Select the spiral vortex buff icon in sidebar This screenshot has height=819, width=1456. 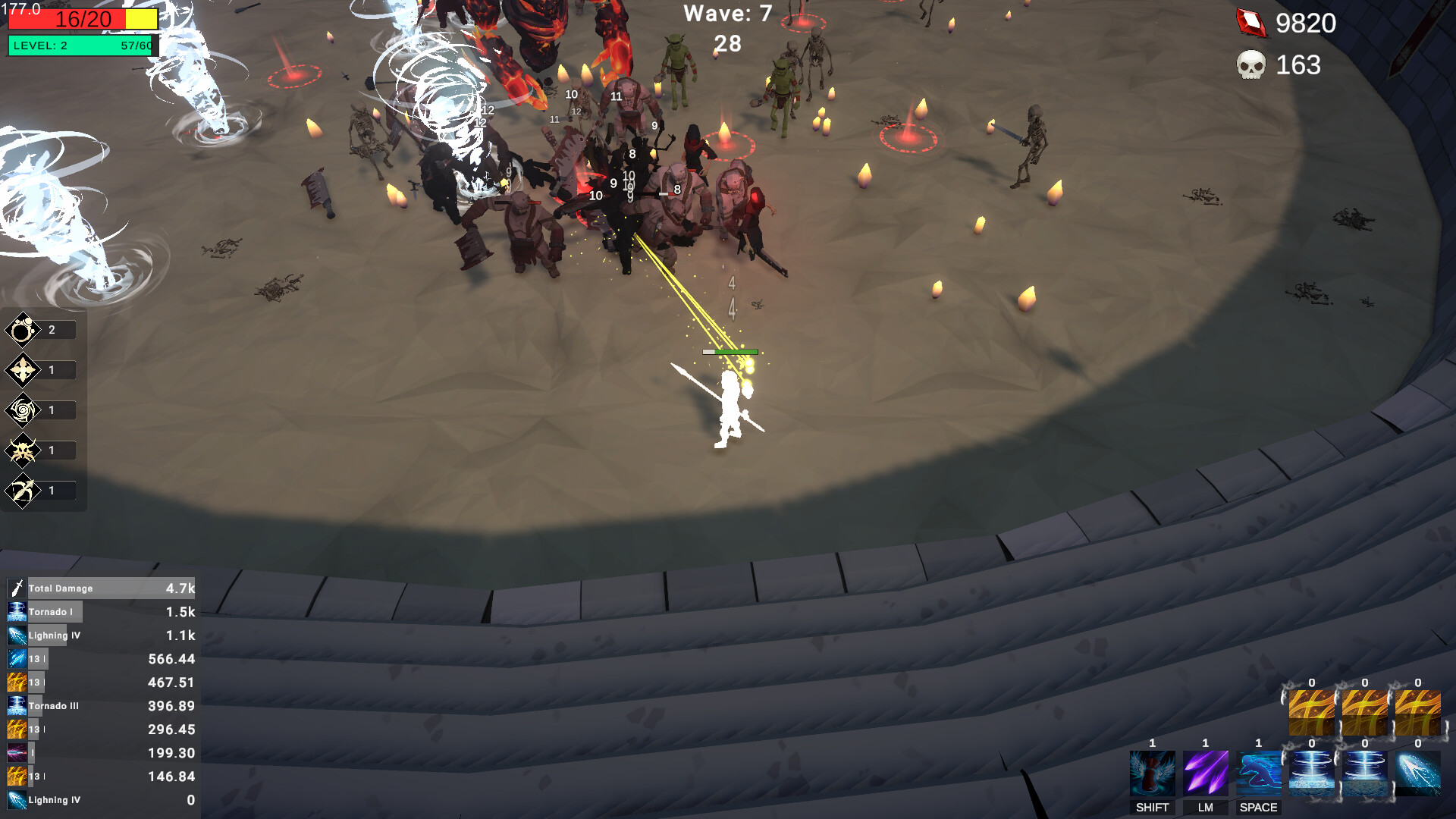pos(23,409)
